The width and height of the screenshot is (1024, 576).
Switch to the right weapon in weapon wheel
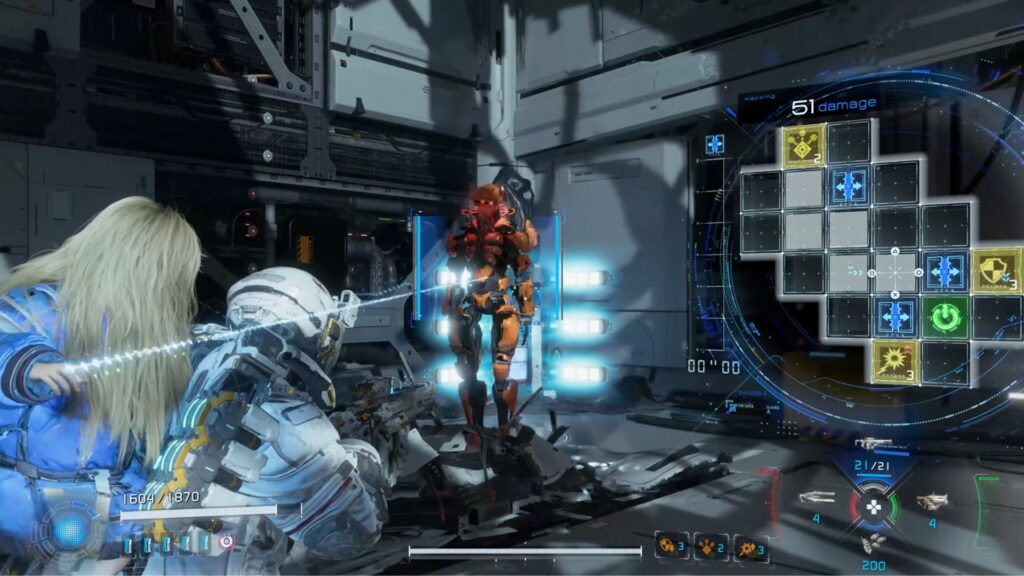tap(931, 500)
